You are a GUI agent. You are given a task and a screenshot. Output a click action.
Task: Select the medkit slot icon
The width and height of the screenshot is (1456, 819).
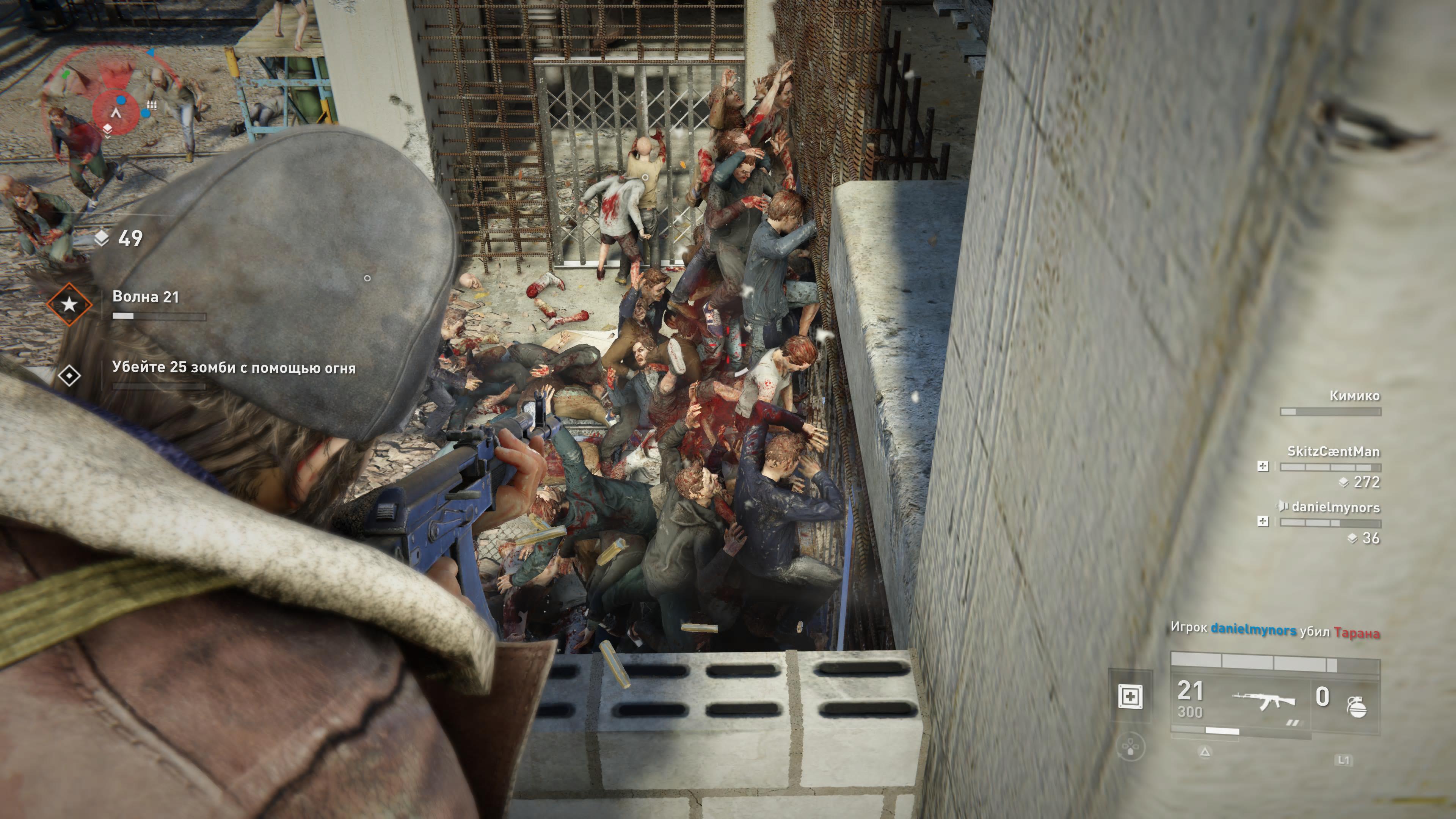point(1129,697)
